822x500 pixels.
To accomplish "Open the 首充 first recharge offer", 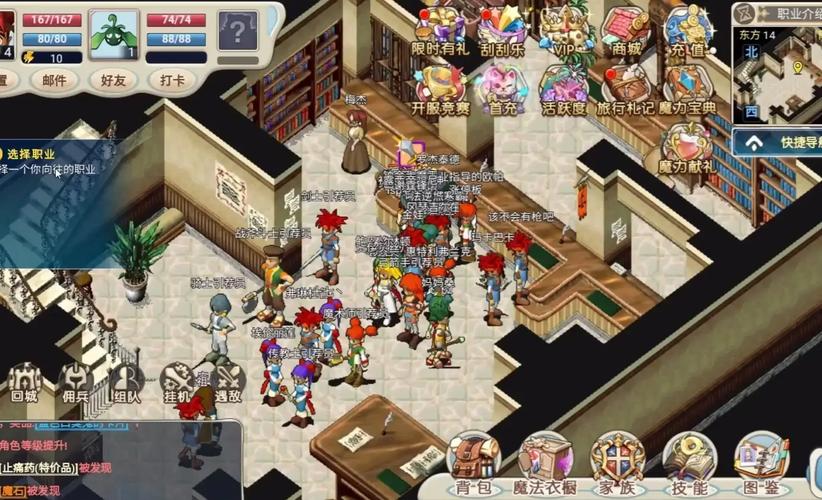I will pos(502,88).
